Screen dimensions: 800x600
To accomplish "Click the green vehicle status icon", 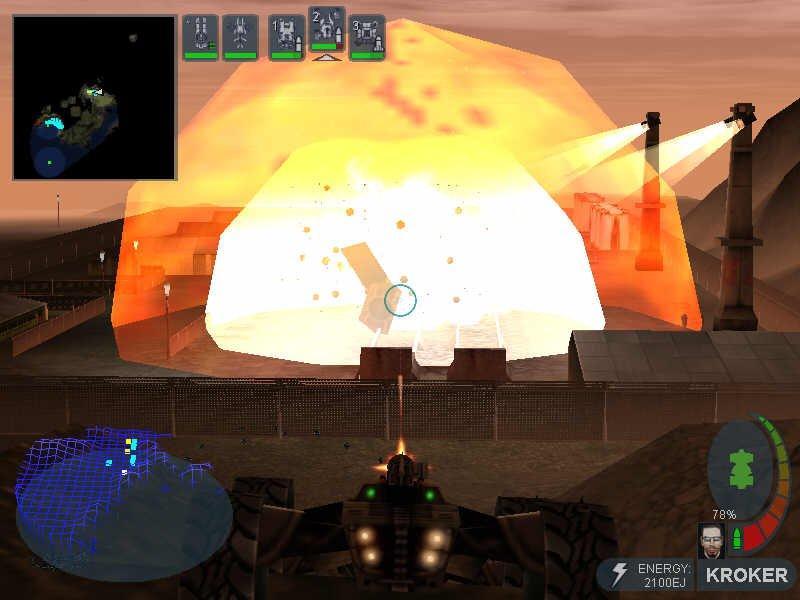I will pos(742,469).
